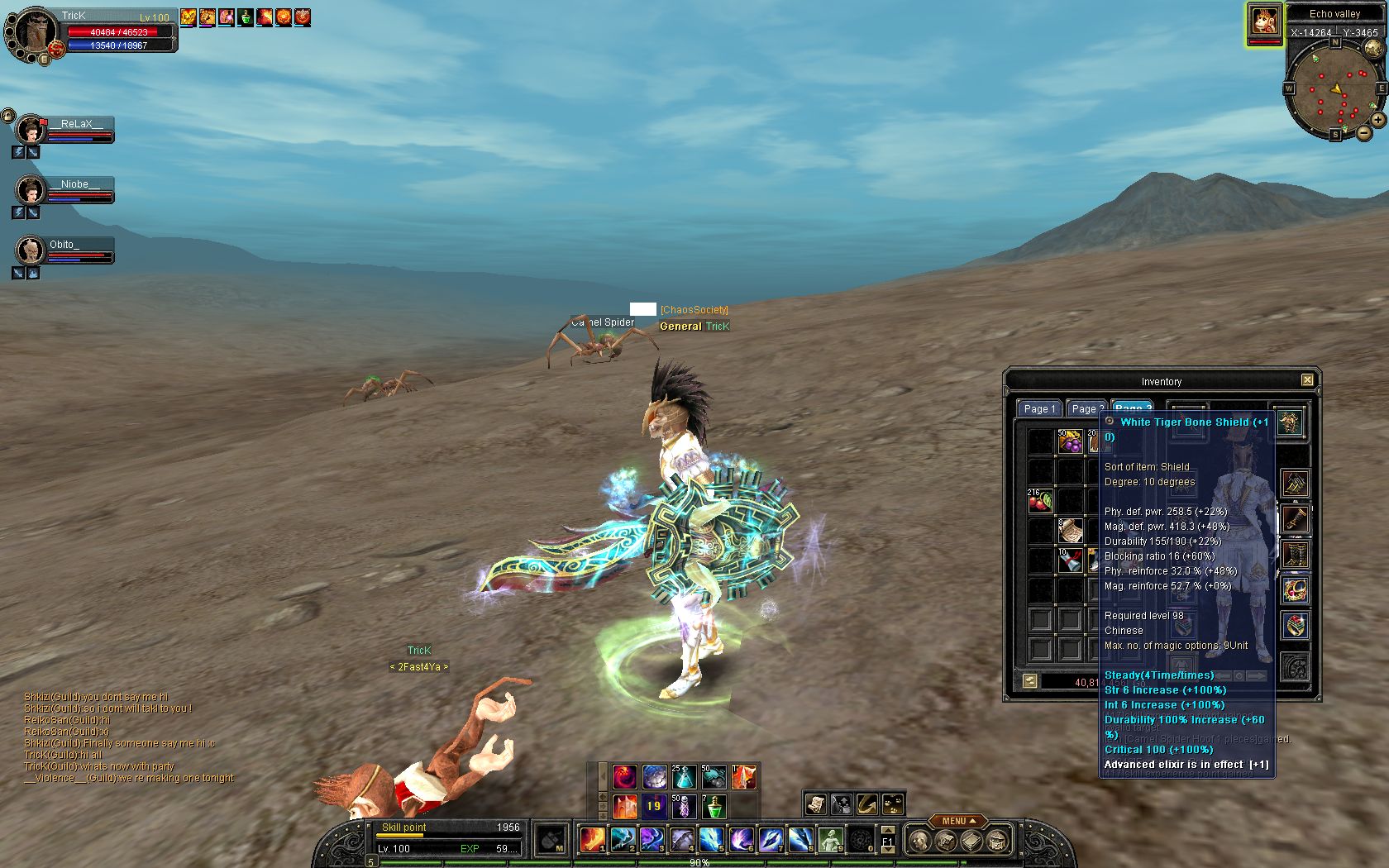Activate the fire skill in hotbar slot 1
This screenshot has height=868, width=1389.
pyautogui.click(x=592, y=839)
